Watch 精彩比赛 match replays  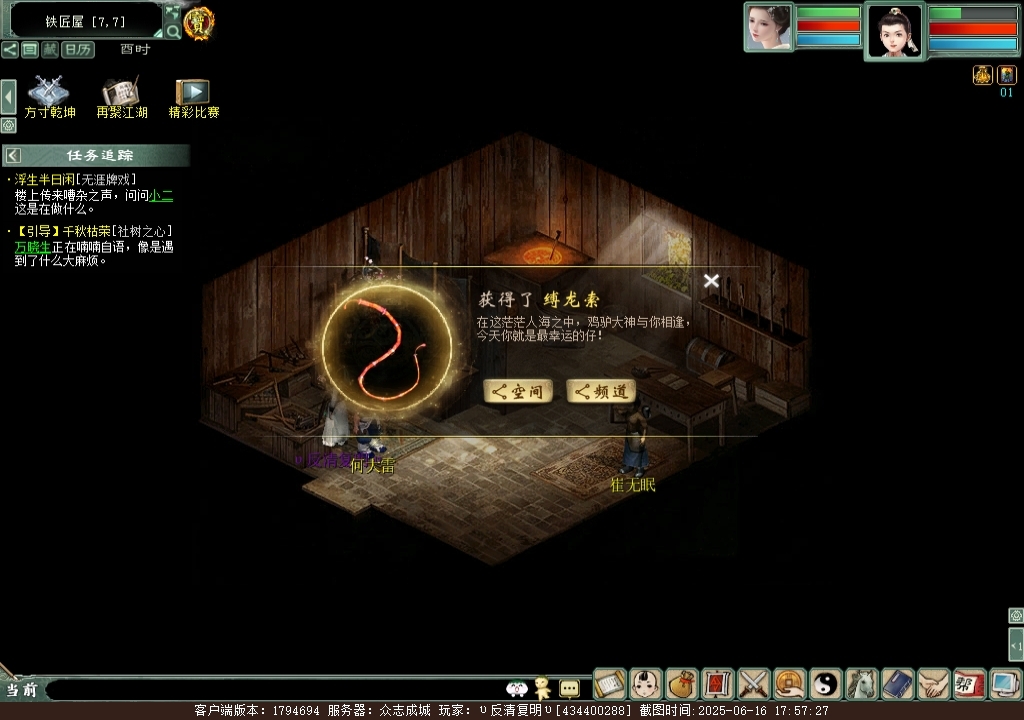click(x=193, y=97)
